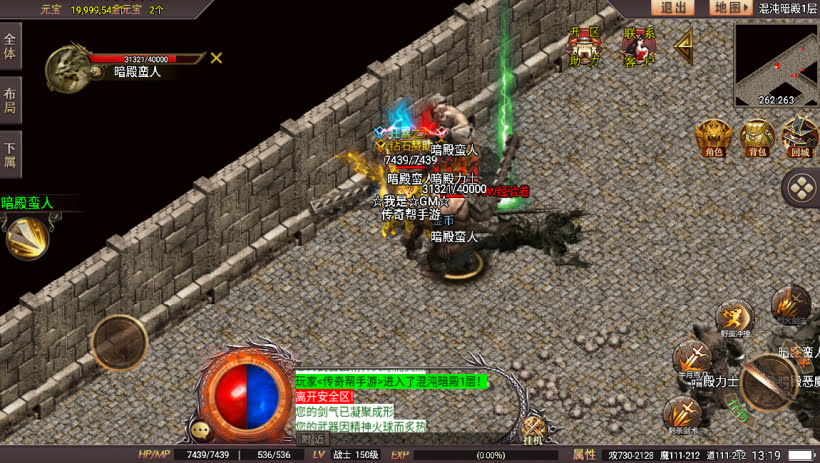Tap the main sword attack button
The width and height of the screenshot is (820, 463).
click(769, 382)
